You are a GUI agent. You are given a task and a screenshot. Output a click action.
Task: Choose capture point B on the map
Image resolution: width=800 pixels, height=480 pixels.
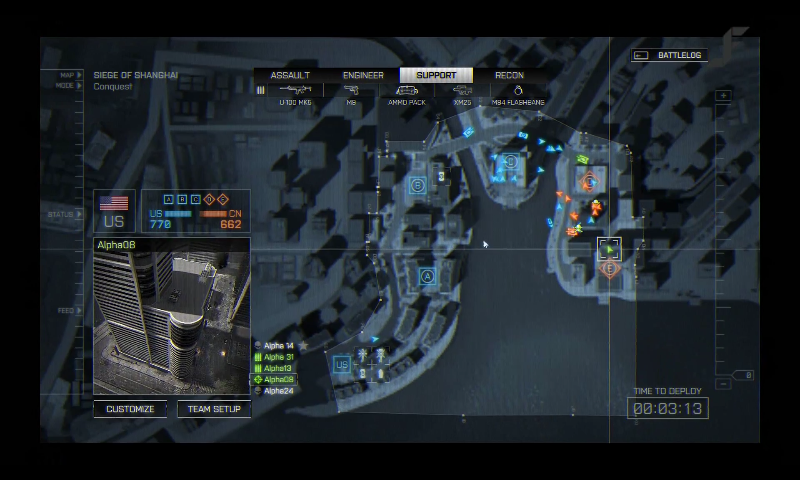pos(418,185)
